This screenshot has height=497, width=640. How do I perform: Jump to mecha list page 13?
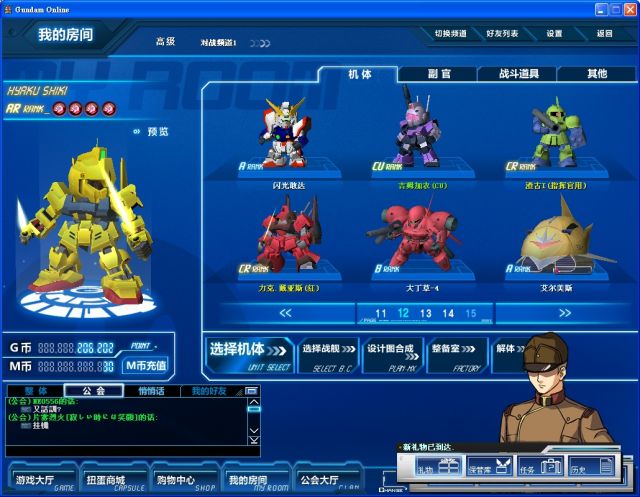click(426, 313)
